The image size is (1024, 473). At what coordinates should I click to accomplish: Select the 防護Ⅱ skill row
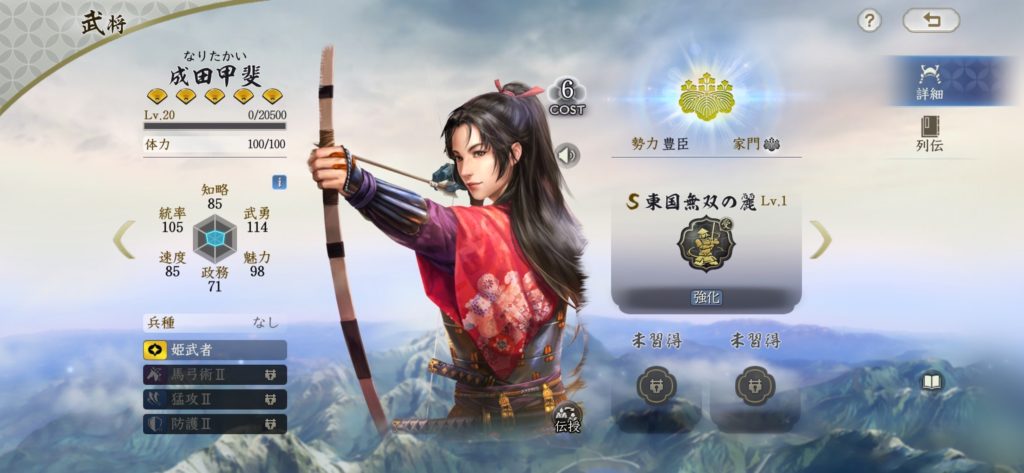(x=215, y=424)
